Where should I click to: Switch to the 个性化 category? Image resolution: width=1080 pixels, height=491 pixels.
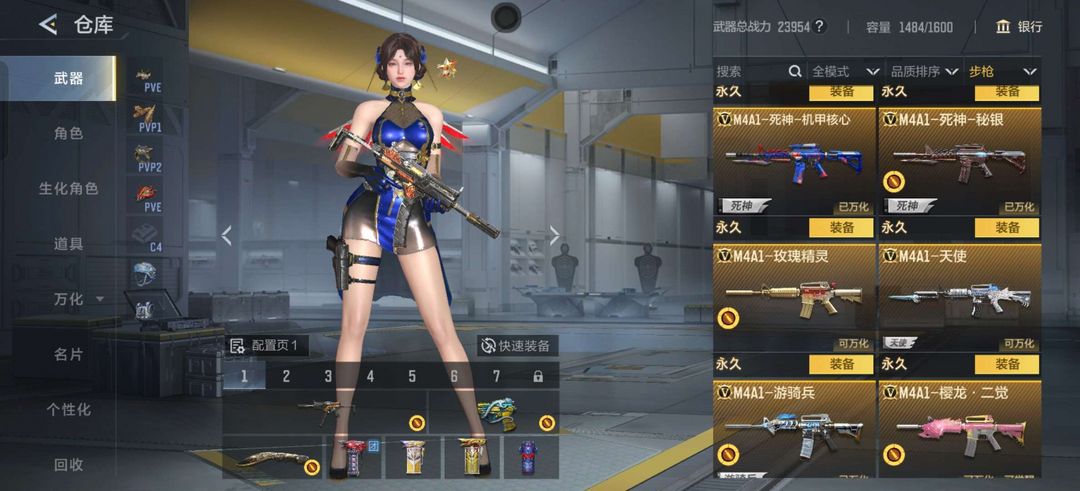pos(68,409)
